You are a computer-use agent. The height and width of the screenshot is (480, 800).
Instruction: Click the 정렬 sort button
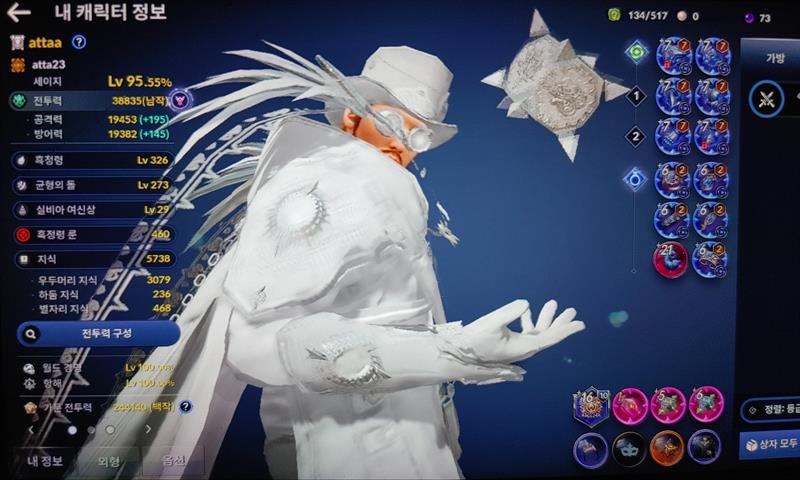[x=771, y=408]
